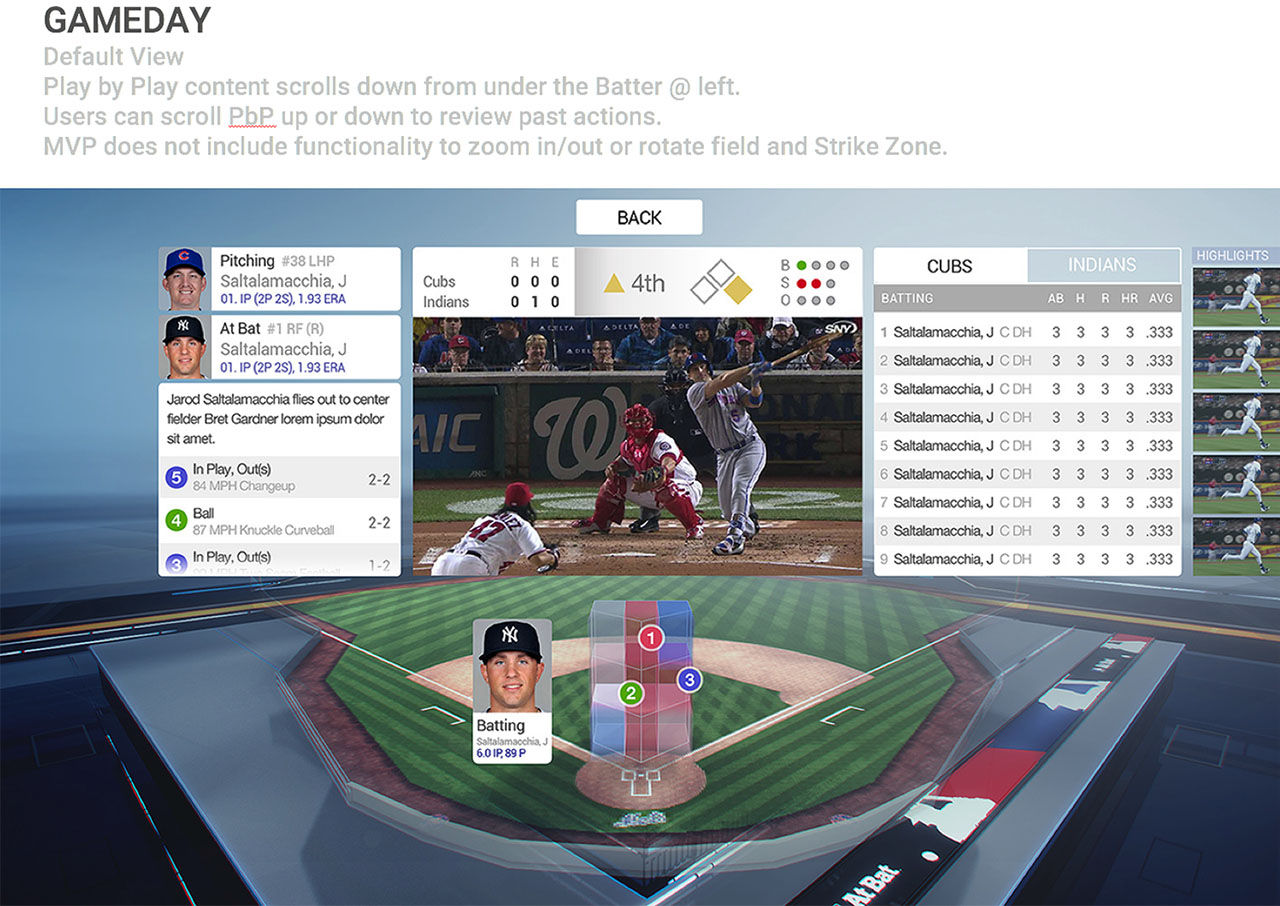Select green pitch marker 2 in strike zone
Viewport: 1280px width, 906px height.
[x=630, y=693]
